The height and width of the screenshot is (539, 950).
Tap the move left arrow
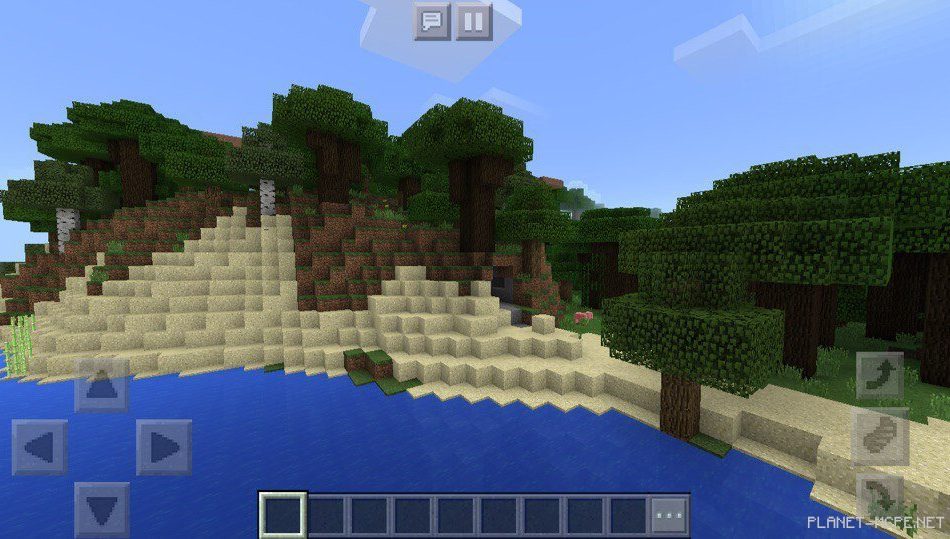click(40, 447)
